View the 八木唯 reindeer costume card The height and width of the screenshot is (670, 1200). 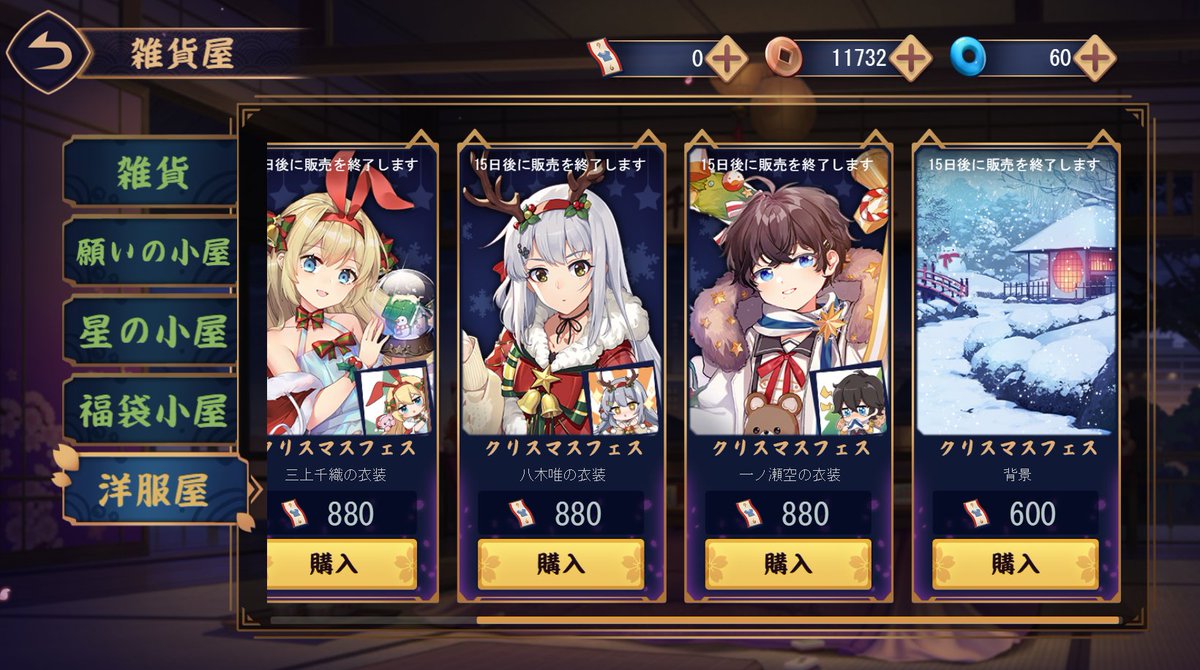pos(561,300)
